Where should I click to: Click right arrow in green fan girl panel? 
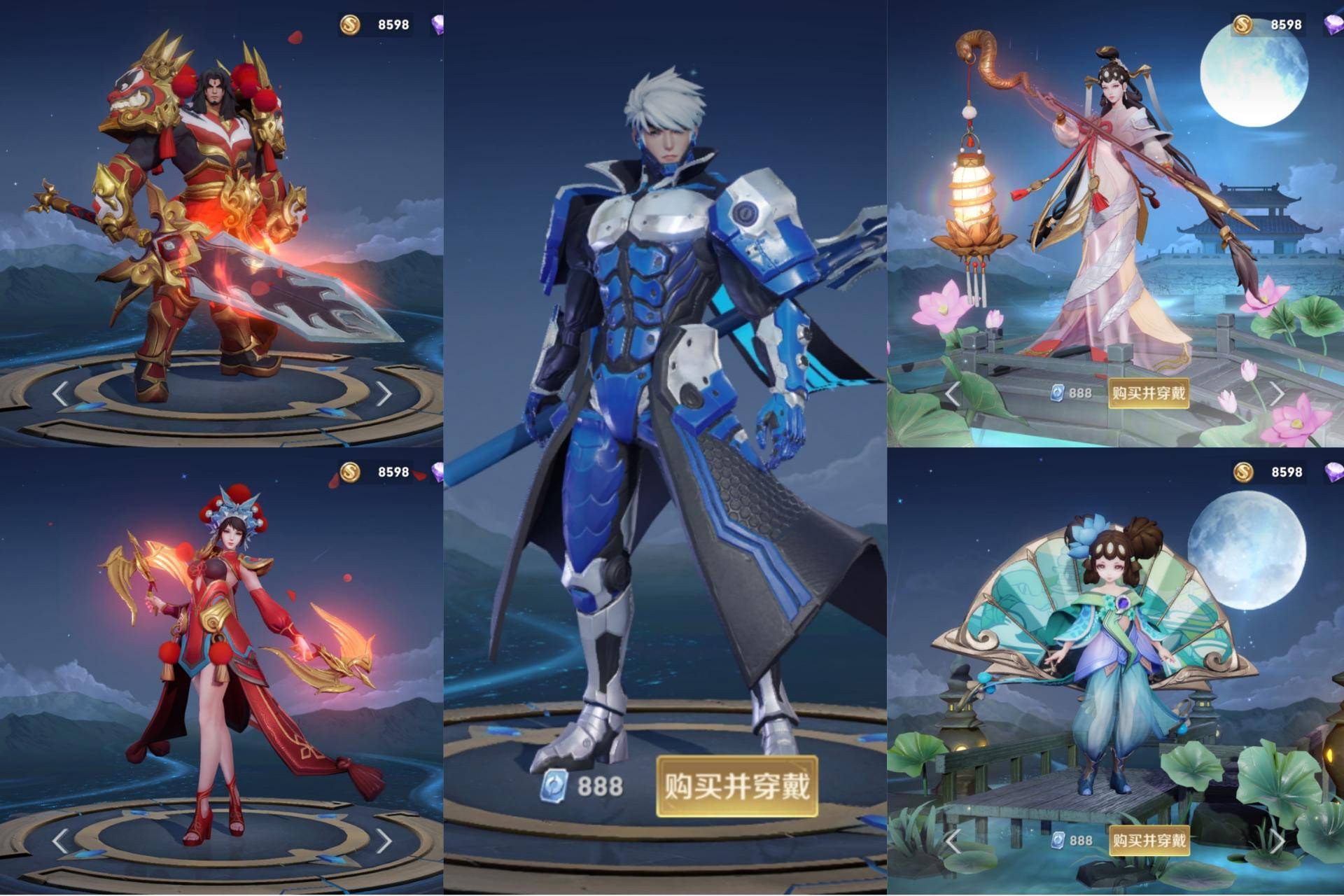1277,841
